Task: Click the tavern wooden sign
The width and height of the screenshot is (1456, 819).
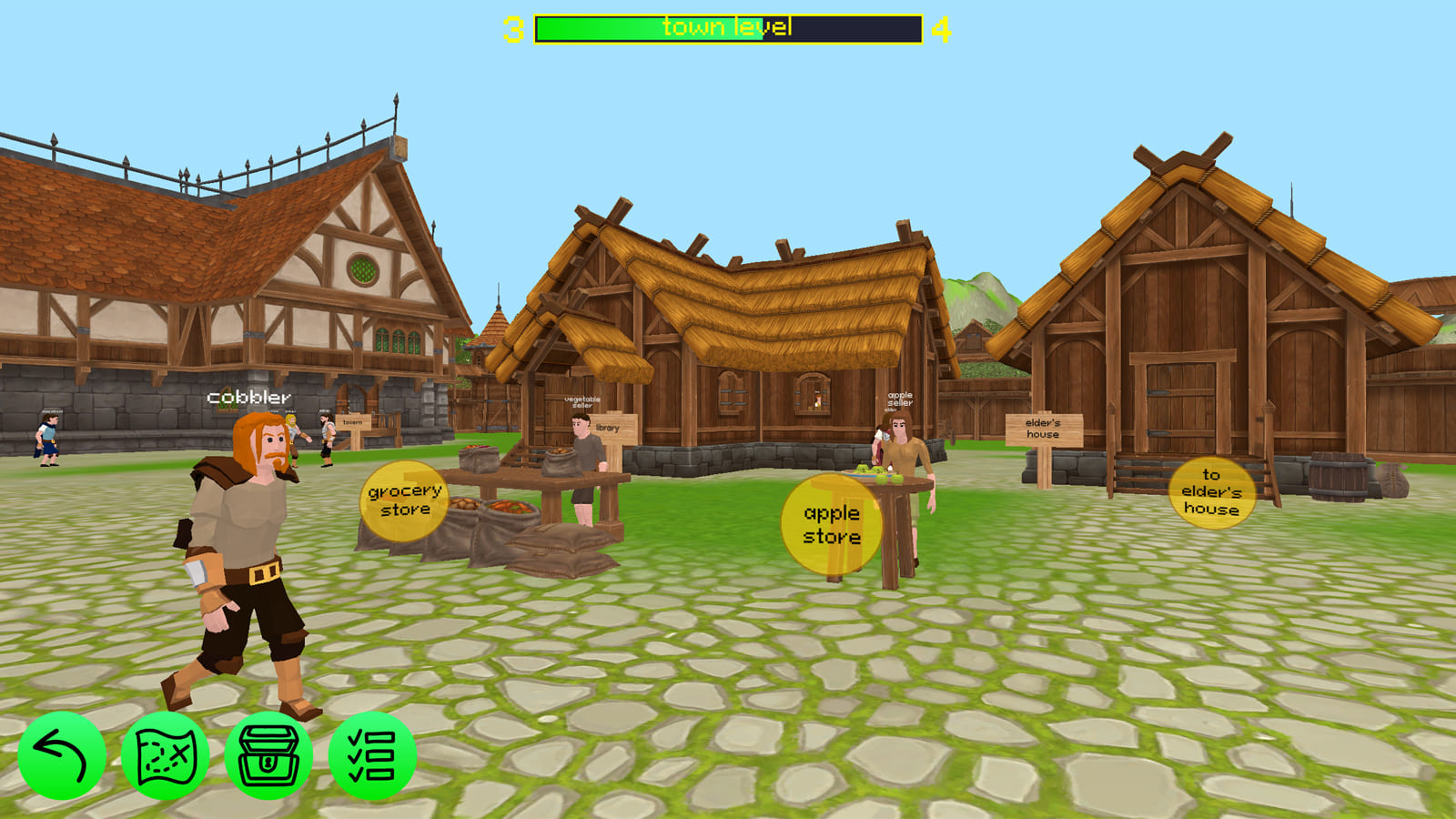Action: pos(353,421)
